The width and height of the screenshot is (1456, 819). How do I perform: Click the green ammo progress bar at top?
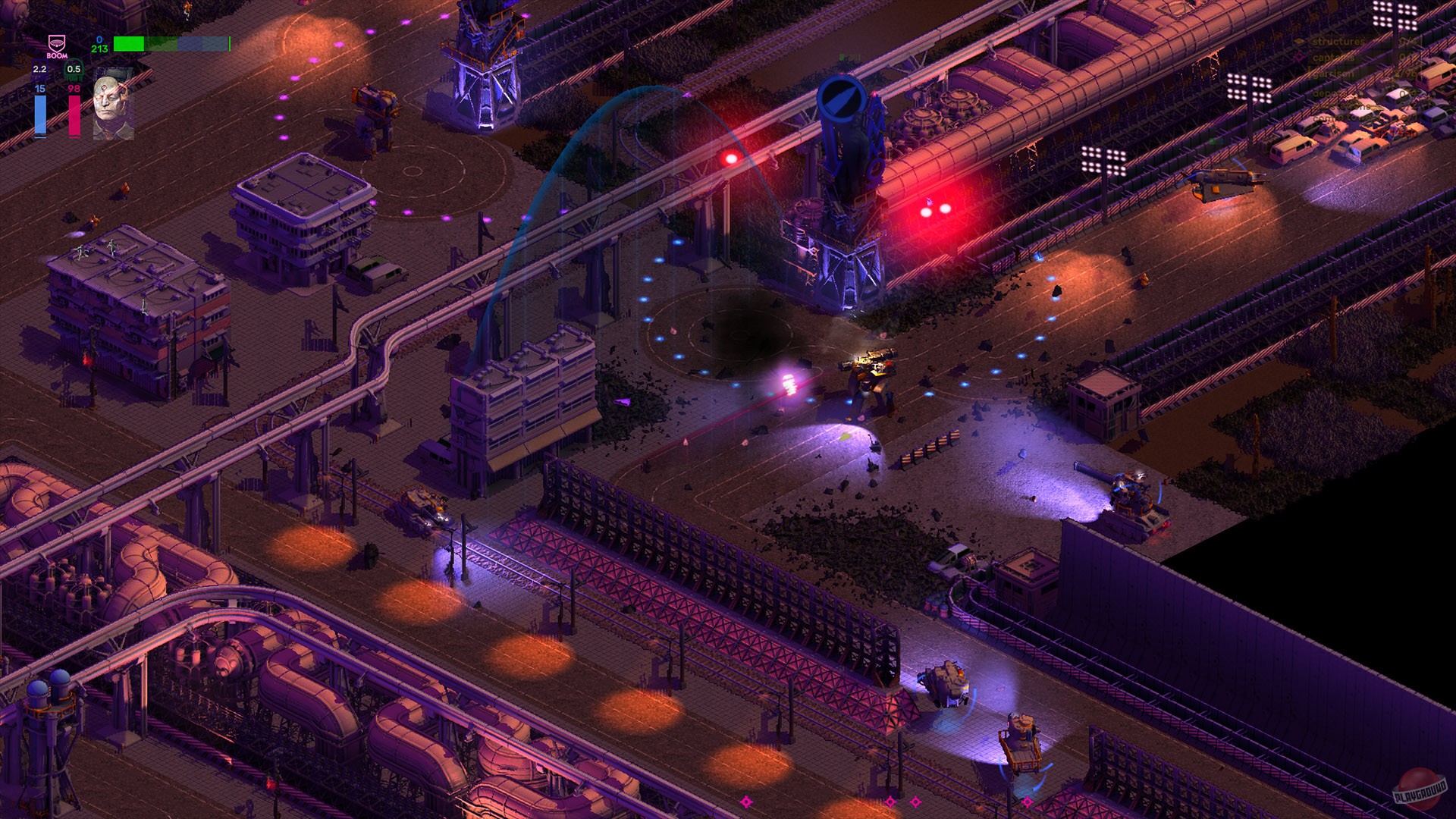129,44
